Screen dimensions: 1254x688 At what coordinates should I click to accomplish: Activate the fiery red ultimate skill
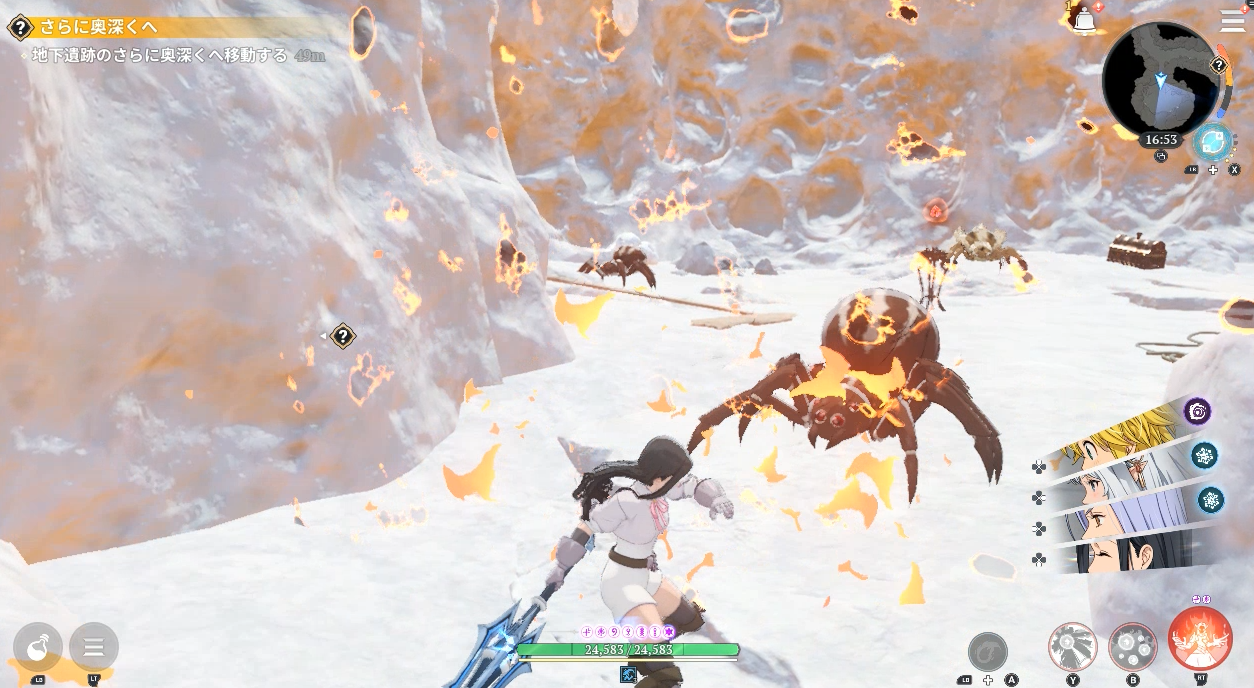[1199, 640]
